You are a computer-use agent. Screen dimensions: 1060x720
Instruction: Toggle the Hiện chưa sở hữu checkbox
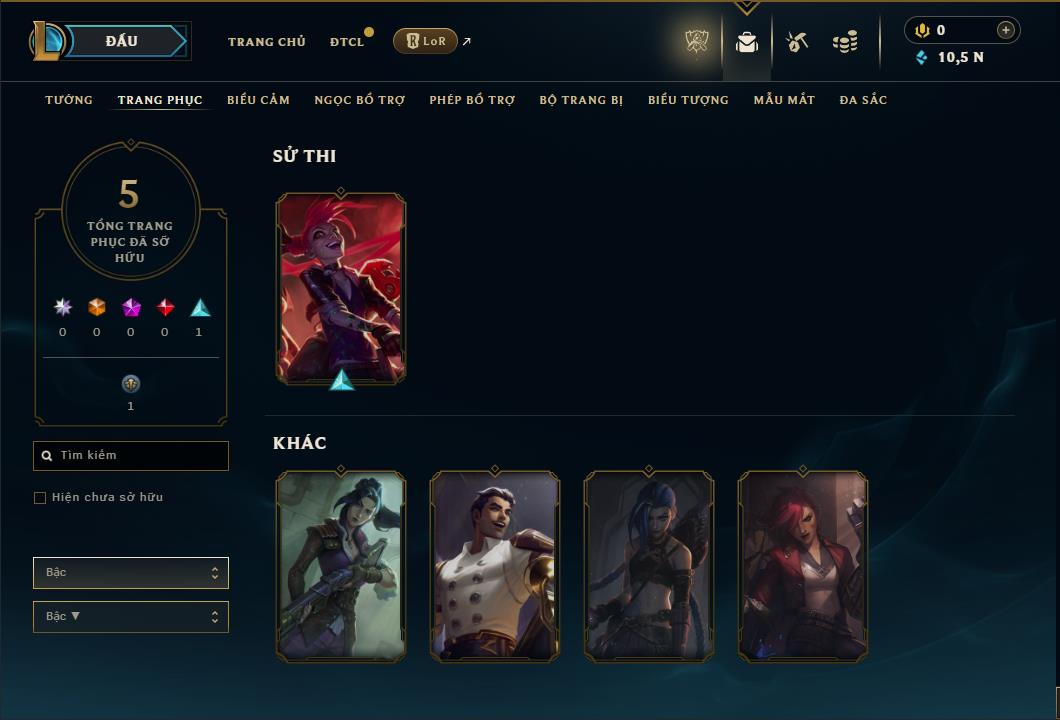40,498
